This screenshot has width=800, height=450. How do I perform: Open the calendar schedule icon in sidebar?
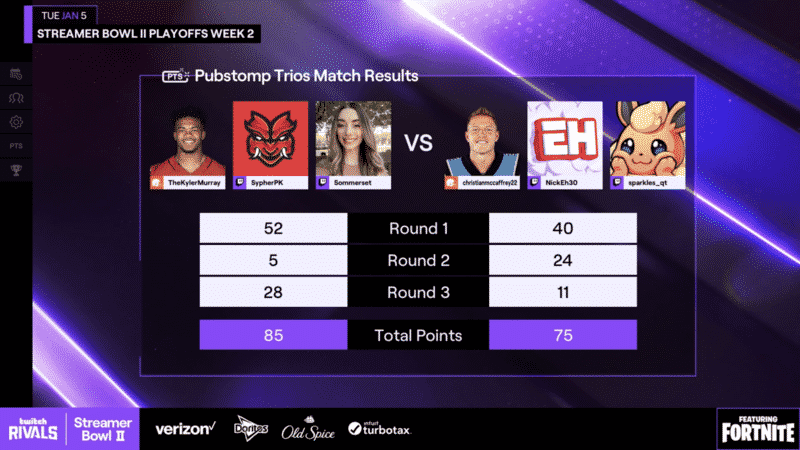point(16,74)
